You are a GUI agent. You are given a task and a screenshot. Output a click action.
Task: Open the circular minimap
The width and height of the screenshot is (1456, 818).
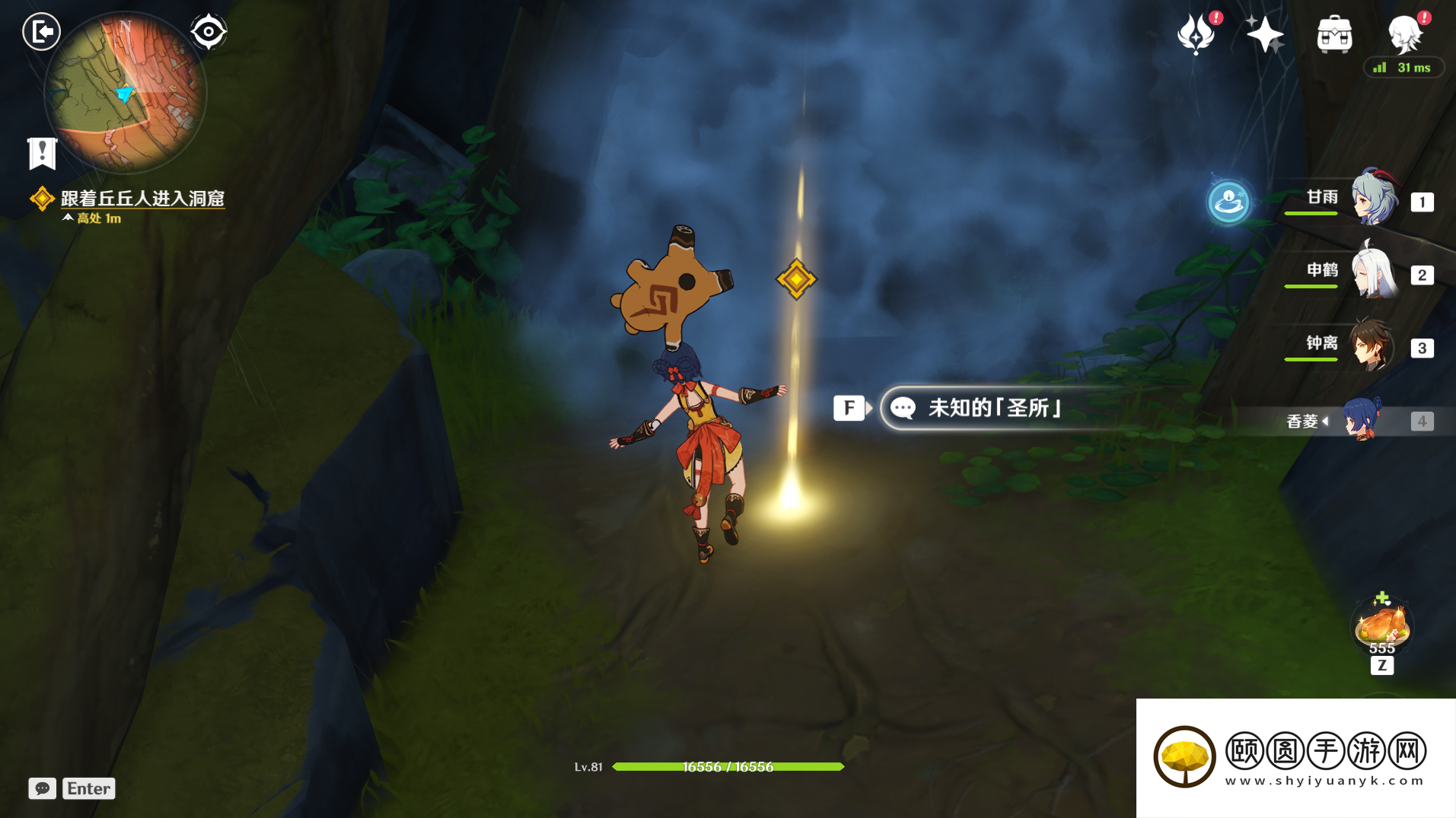[126, 94]
